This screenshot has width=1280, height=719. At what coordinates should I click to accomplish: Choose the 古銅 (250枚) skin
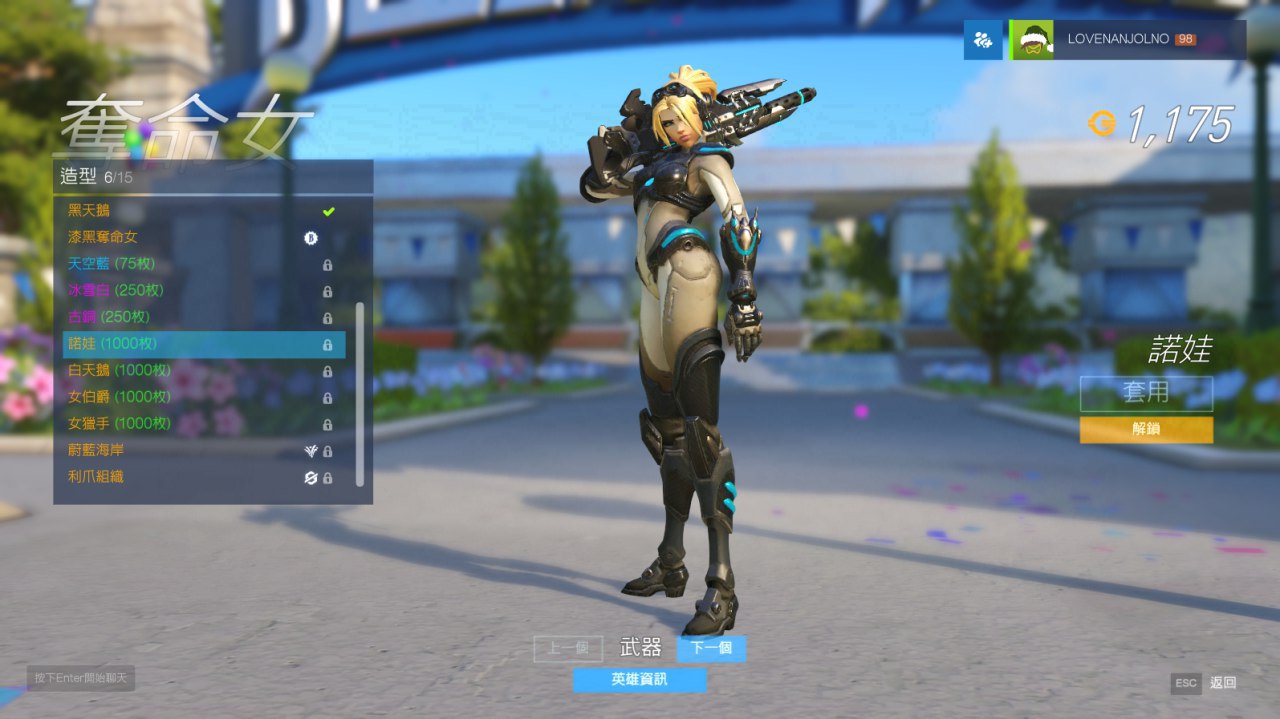200,317
